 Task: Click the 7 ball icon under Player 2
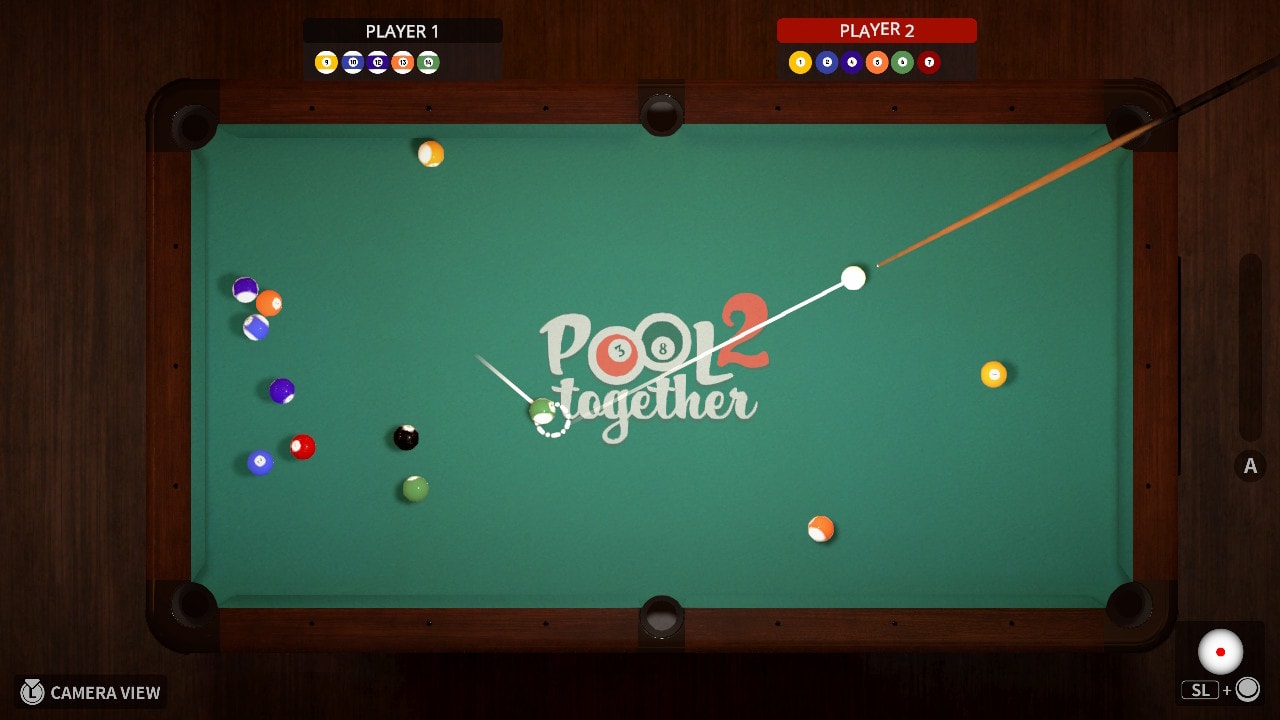928,61
